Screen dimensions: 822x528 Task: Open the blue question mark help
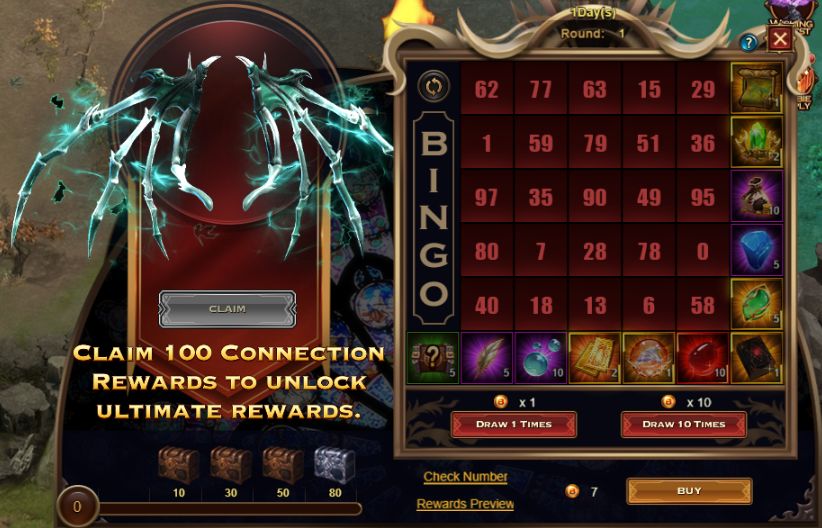click(x=748, y=43)
